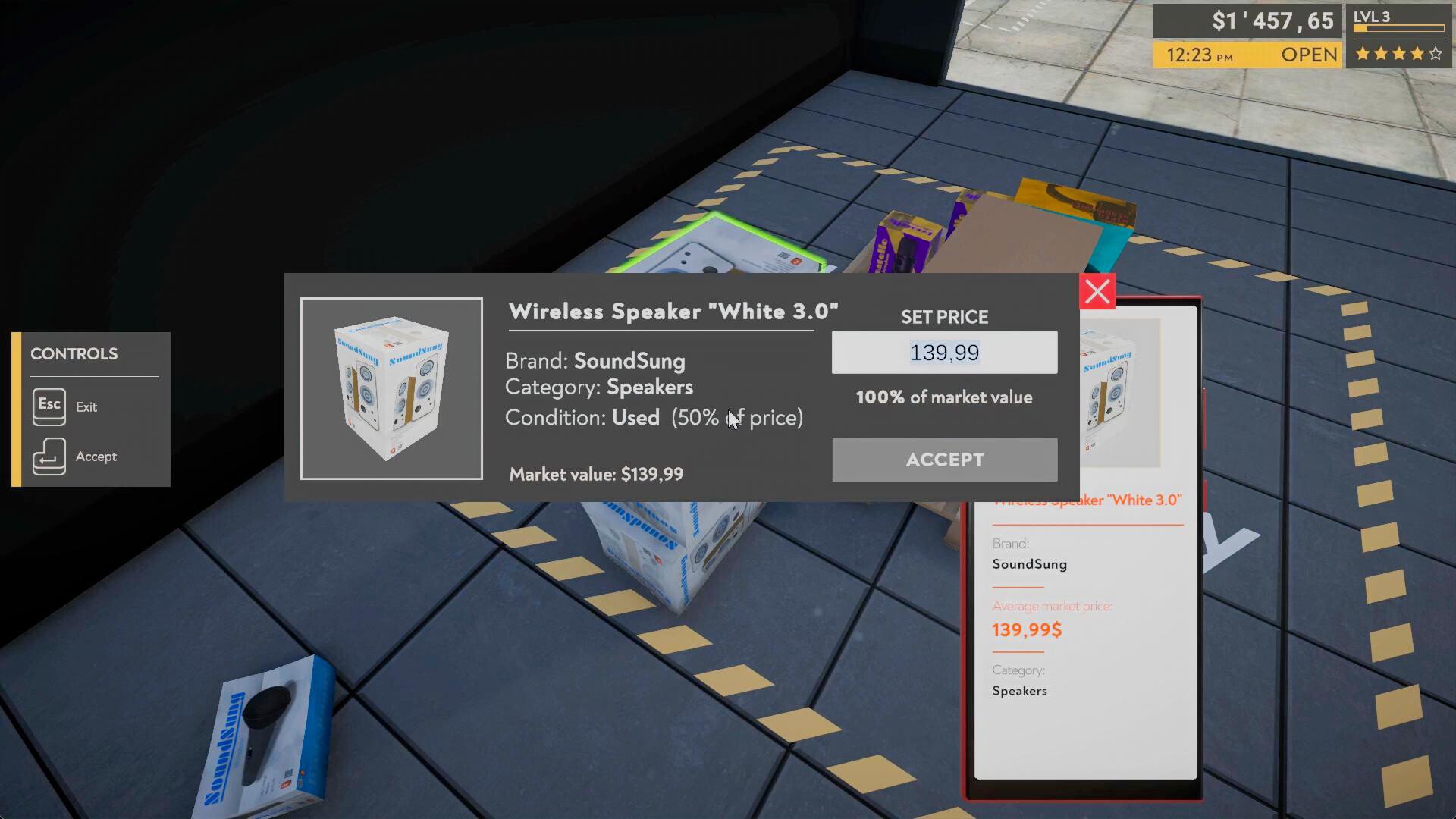Click the Esc key icon in Controls panel
Screen dimensions: 1456x819
(x=49, y=406)
